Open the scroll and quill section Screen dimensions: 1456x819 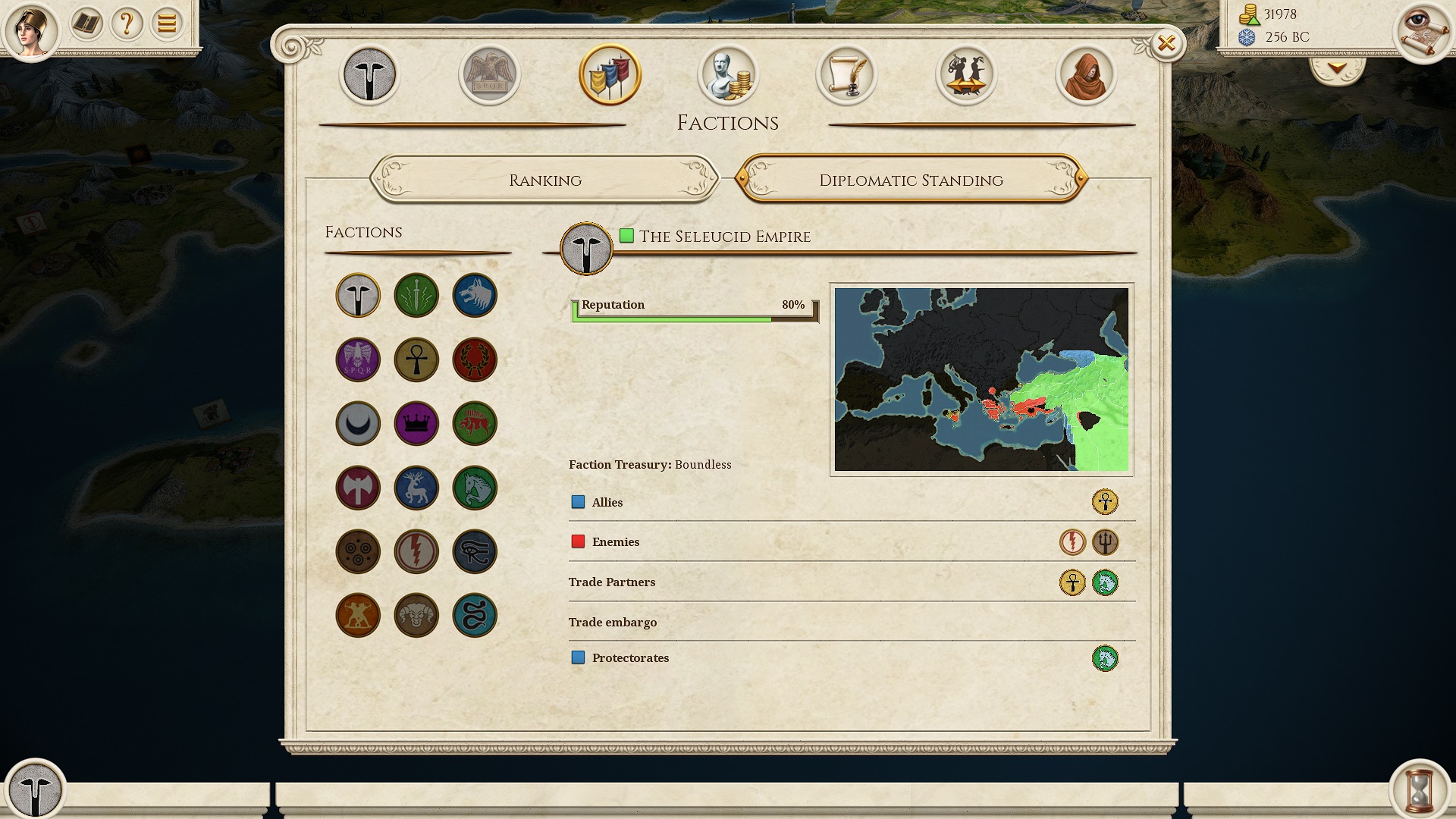tap(846, 75)
